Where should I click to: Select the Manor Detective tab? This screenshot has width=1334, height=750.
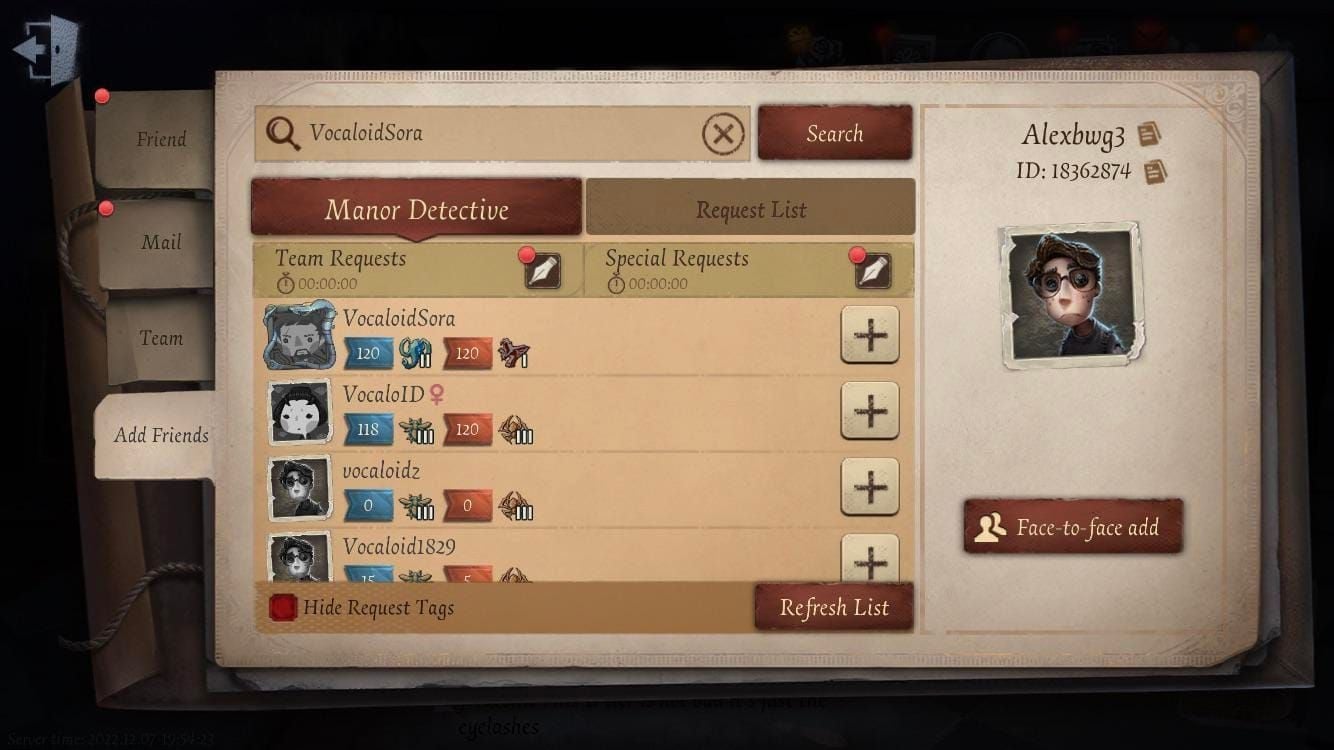416,209
